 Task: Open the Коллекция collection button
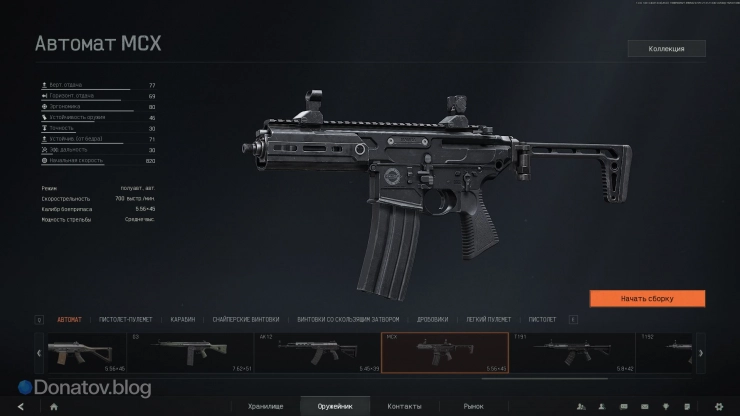coord(666,48)
